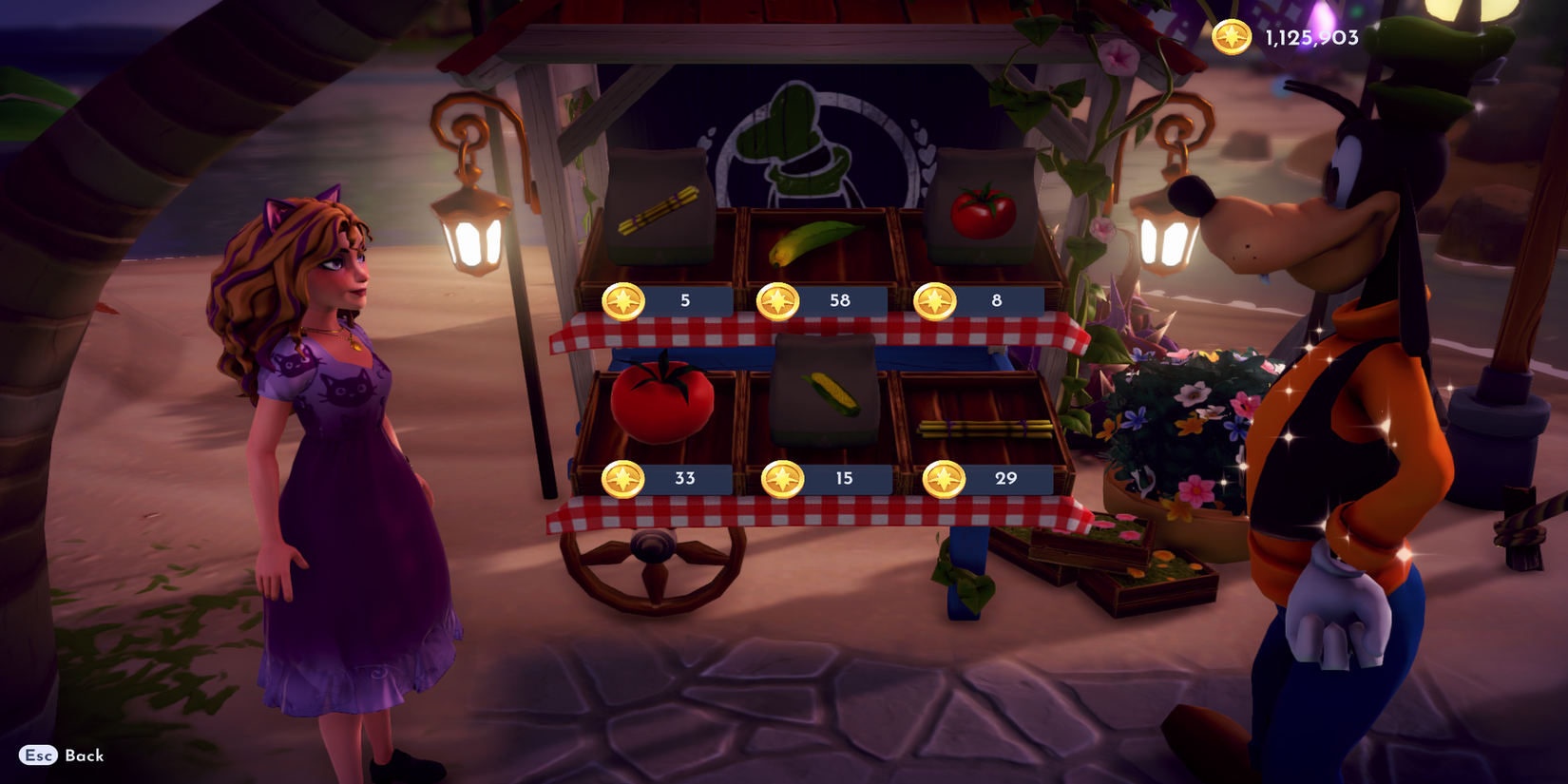The height and width of the screenshot is (784, 1568).
Task: Click the star coin icon beside 58
Action: coord(777,300)
